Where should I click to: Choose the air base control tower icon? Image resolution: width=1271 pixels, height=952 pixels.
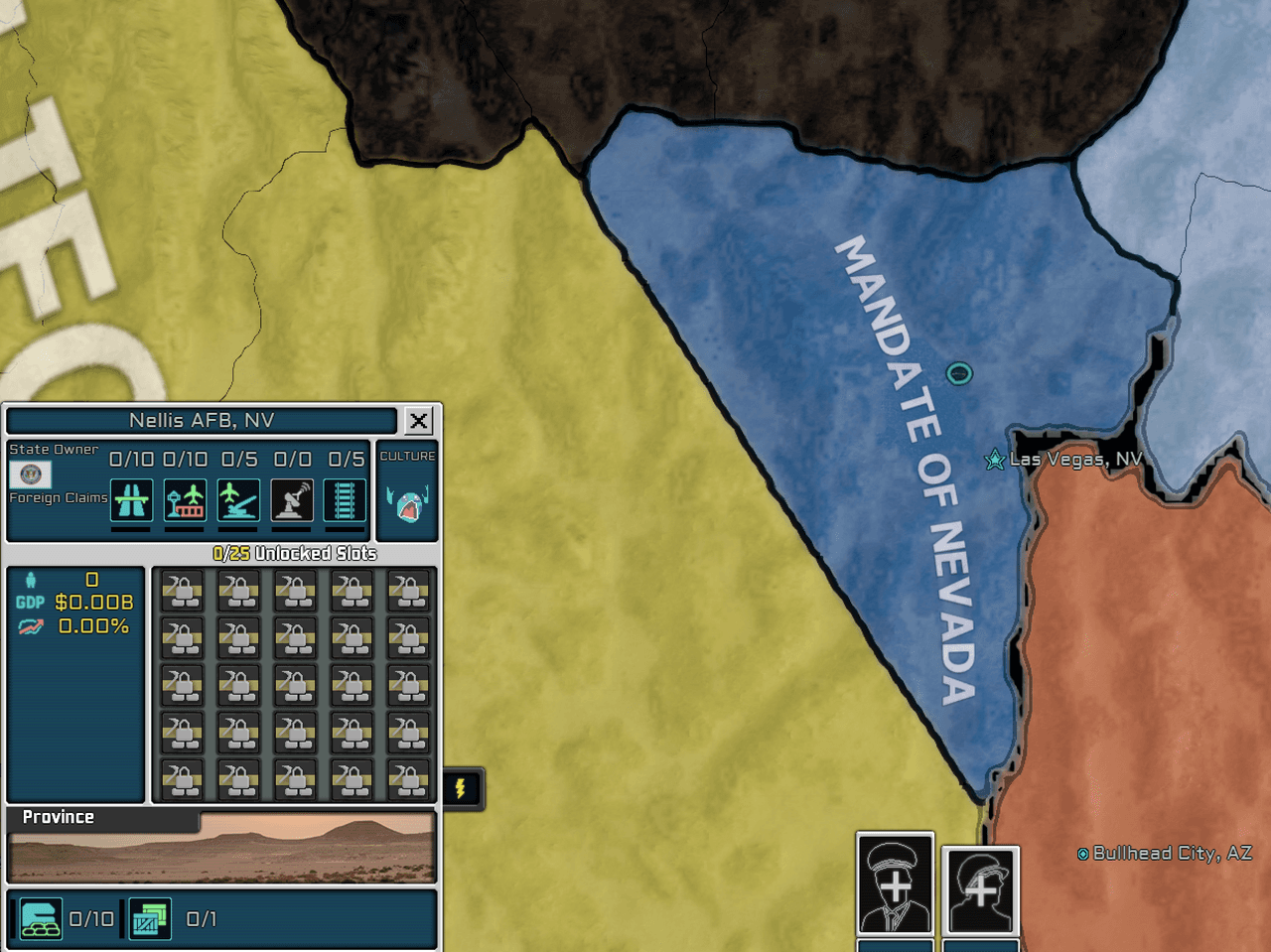pyautogui.click(x=185, y=499)
